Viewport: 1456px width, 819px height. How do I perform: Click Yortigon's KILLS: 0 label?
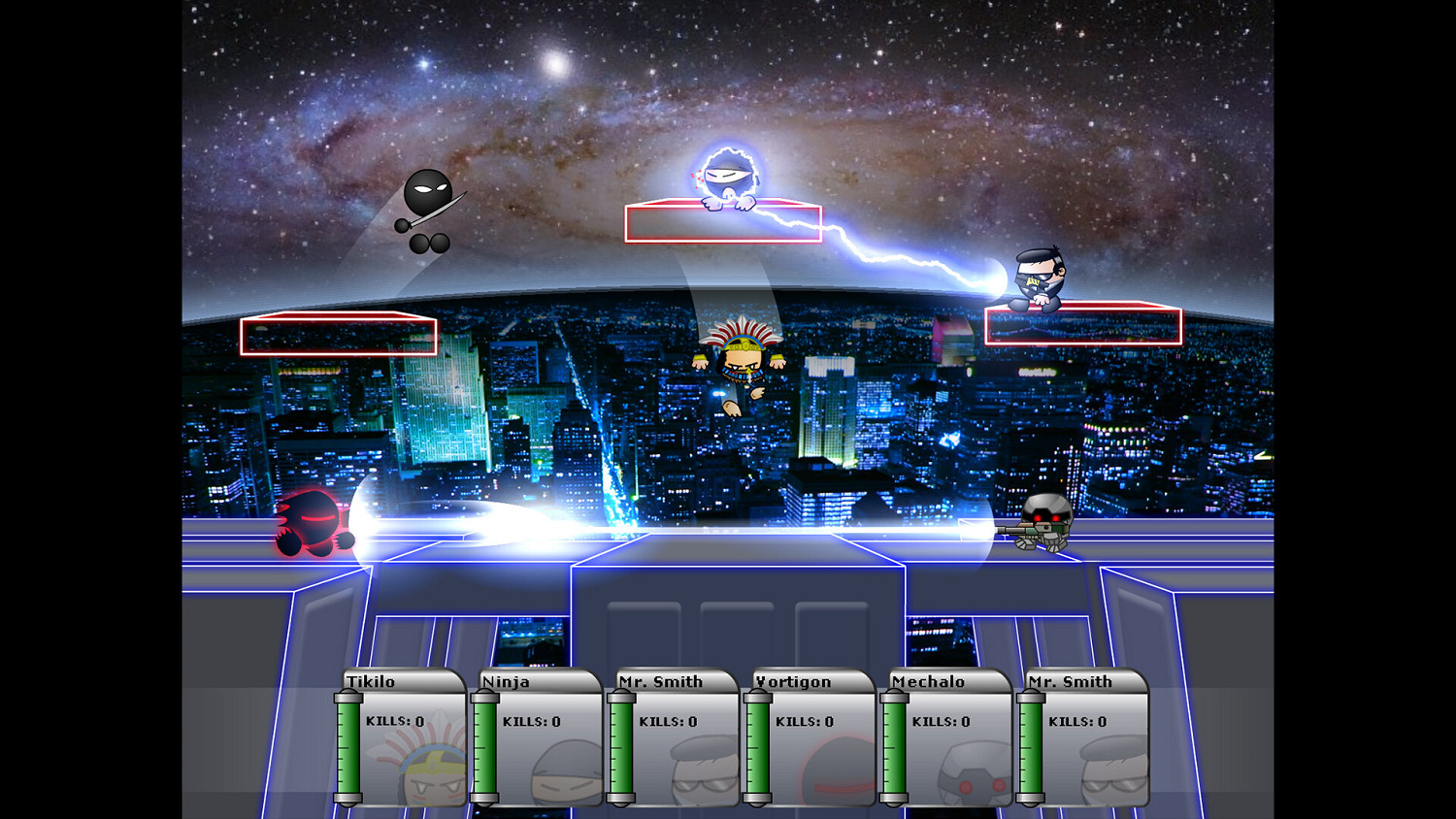803,721
